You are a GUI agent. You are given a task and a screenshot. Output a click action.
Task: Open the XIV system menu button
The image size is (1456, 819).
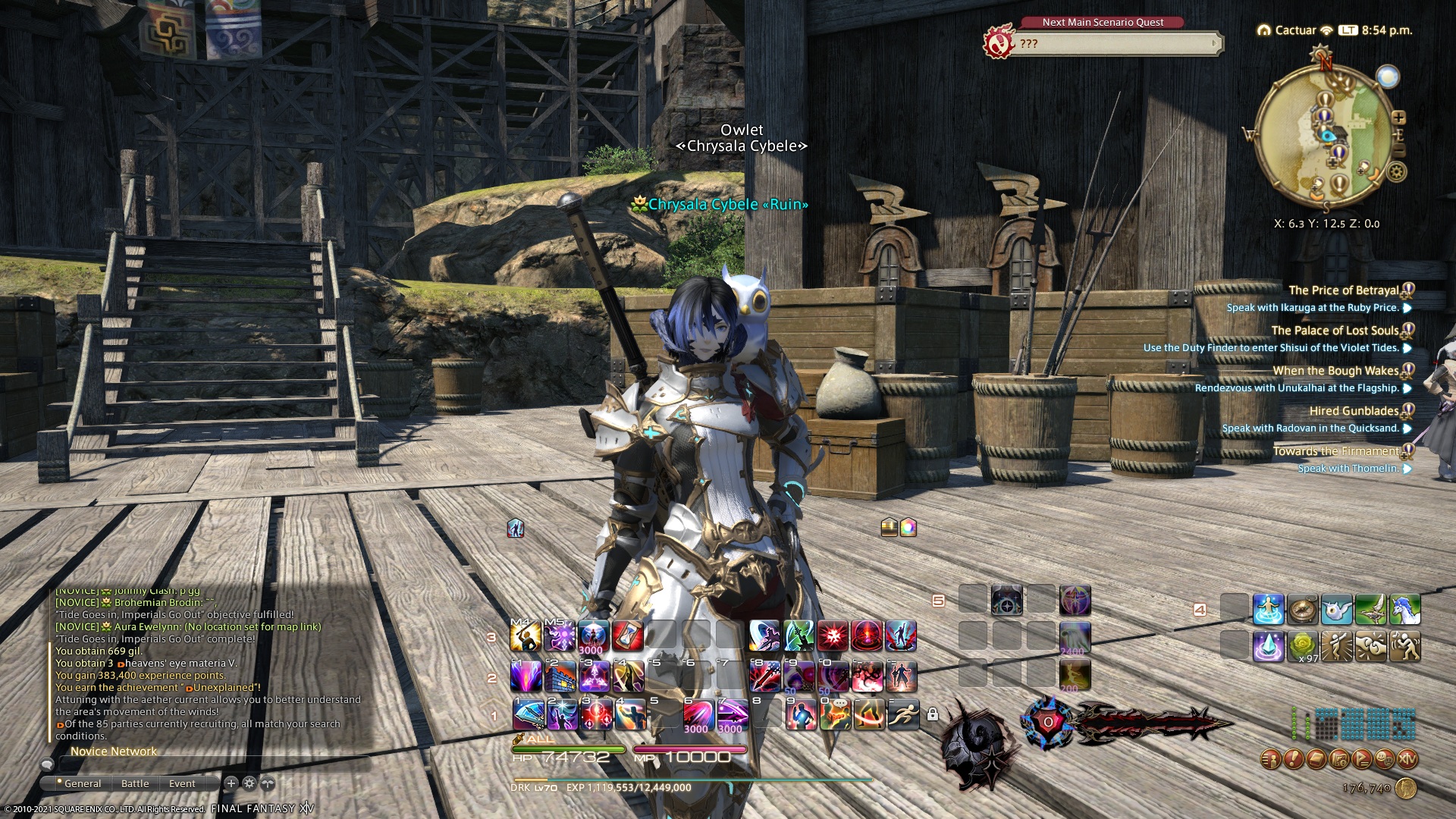click(1407, 758)
